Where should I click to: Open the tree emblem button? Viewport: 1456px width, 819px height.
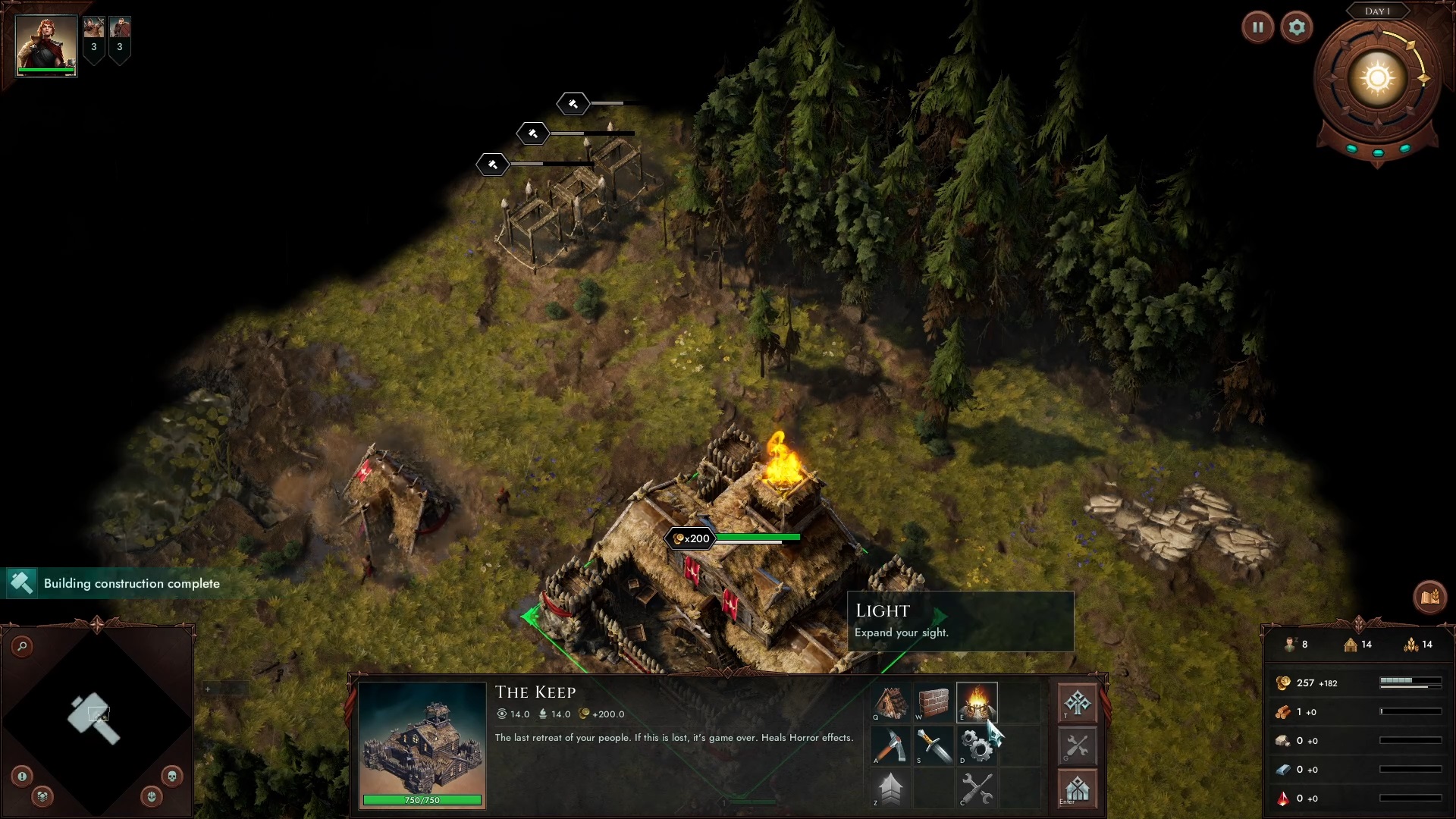[1077, 703]
